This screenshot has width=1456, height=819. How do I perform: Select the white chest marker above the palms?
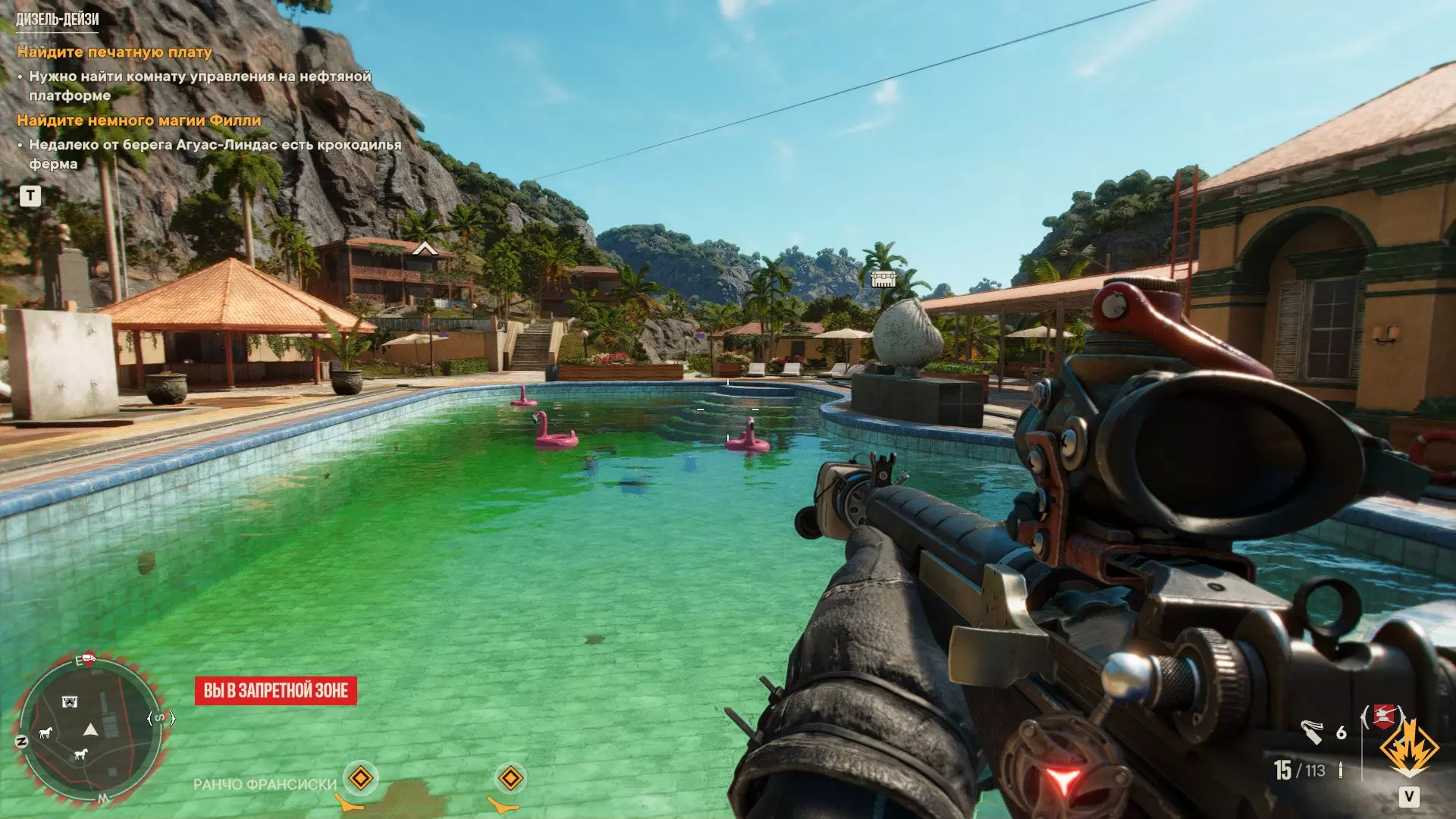[883, 279]
